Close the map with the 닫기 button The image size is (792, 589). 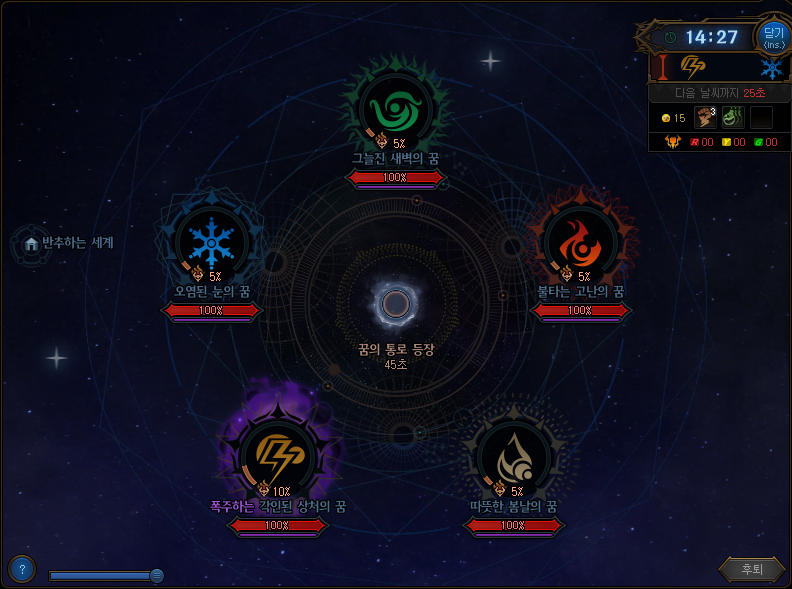click(773, 37)
